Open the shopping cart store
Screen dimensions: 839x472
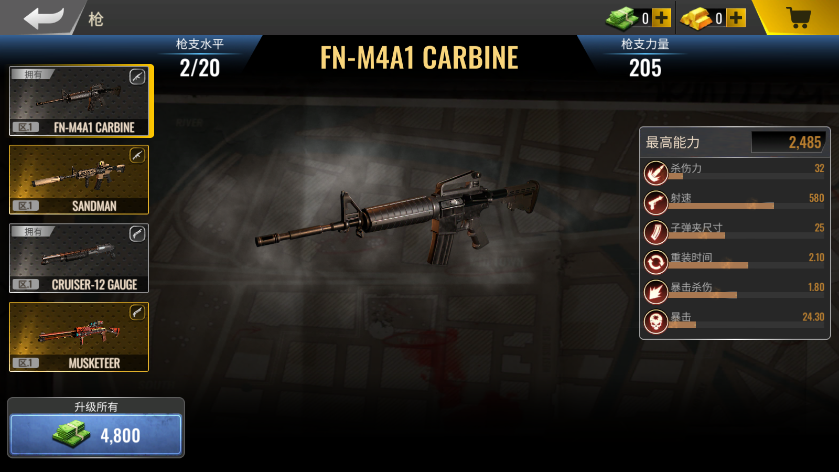point(798,18)
